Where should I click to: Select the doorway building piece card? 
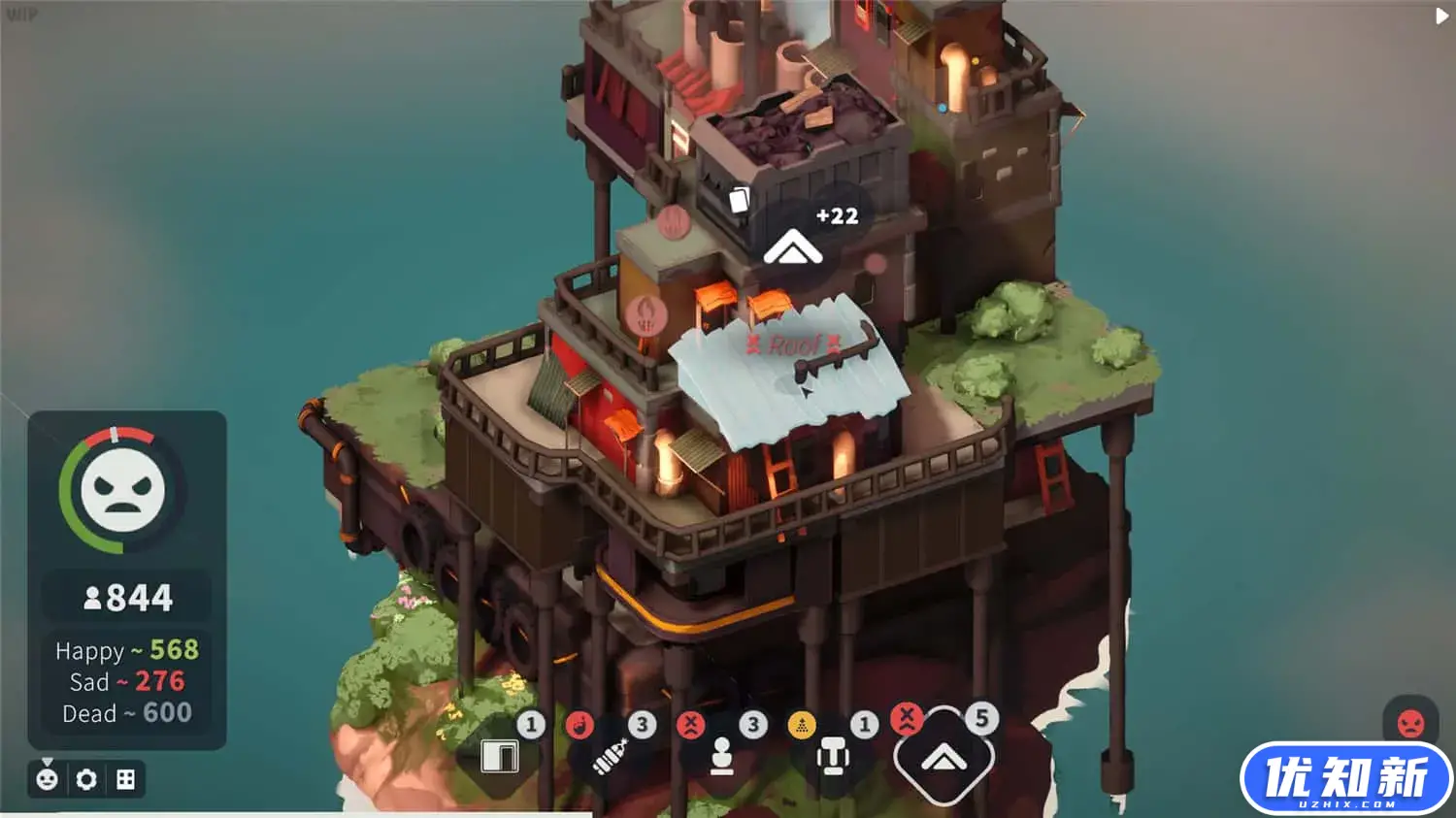pos(501,756)
